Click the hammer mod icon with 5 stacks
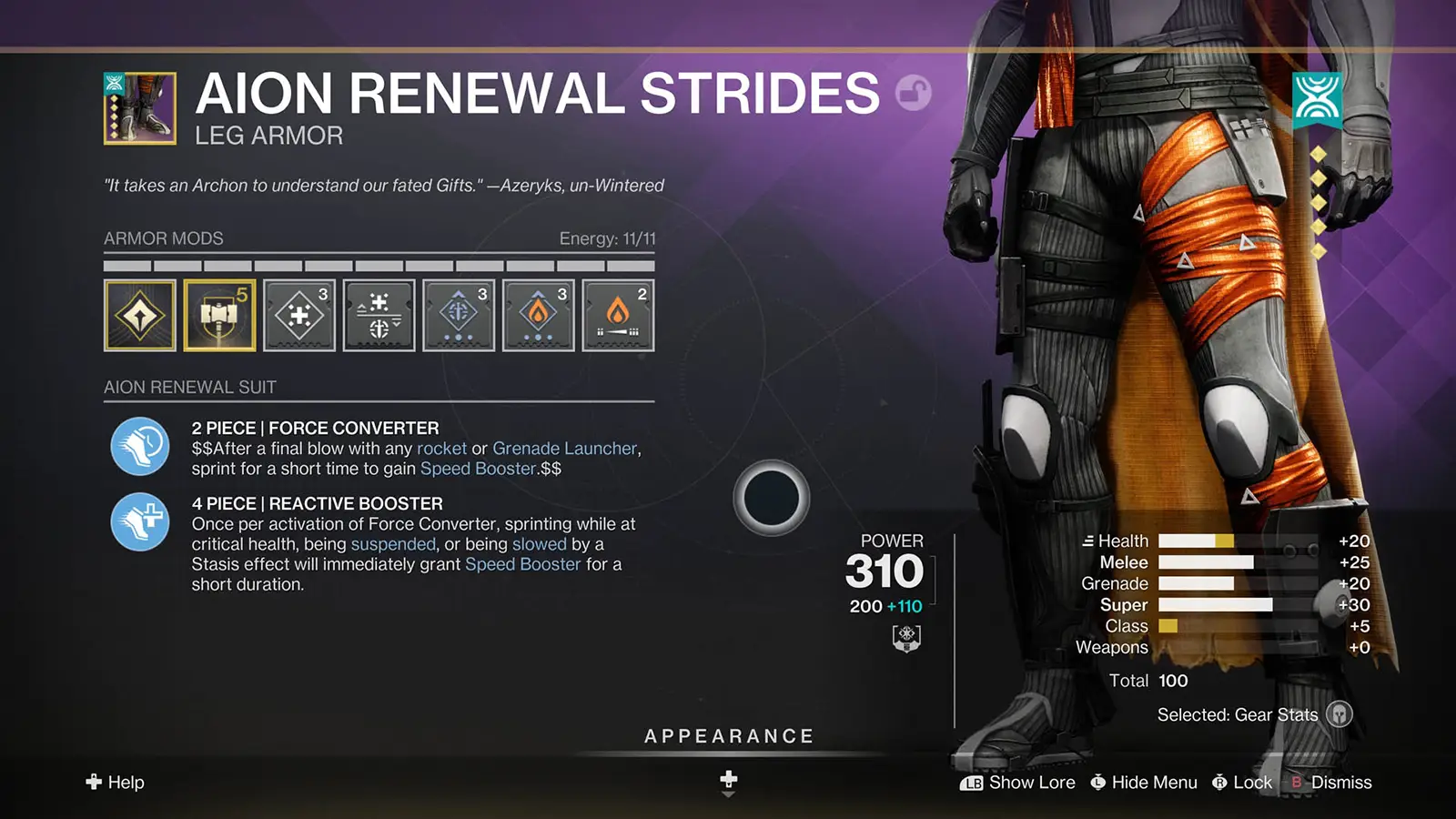Viewport: 1456px width, 819px height. pos(218,316)
